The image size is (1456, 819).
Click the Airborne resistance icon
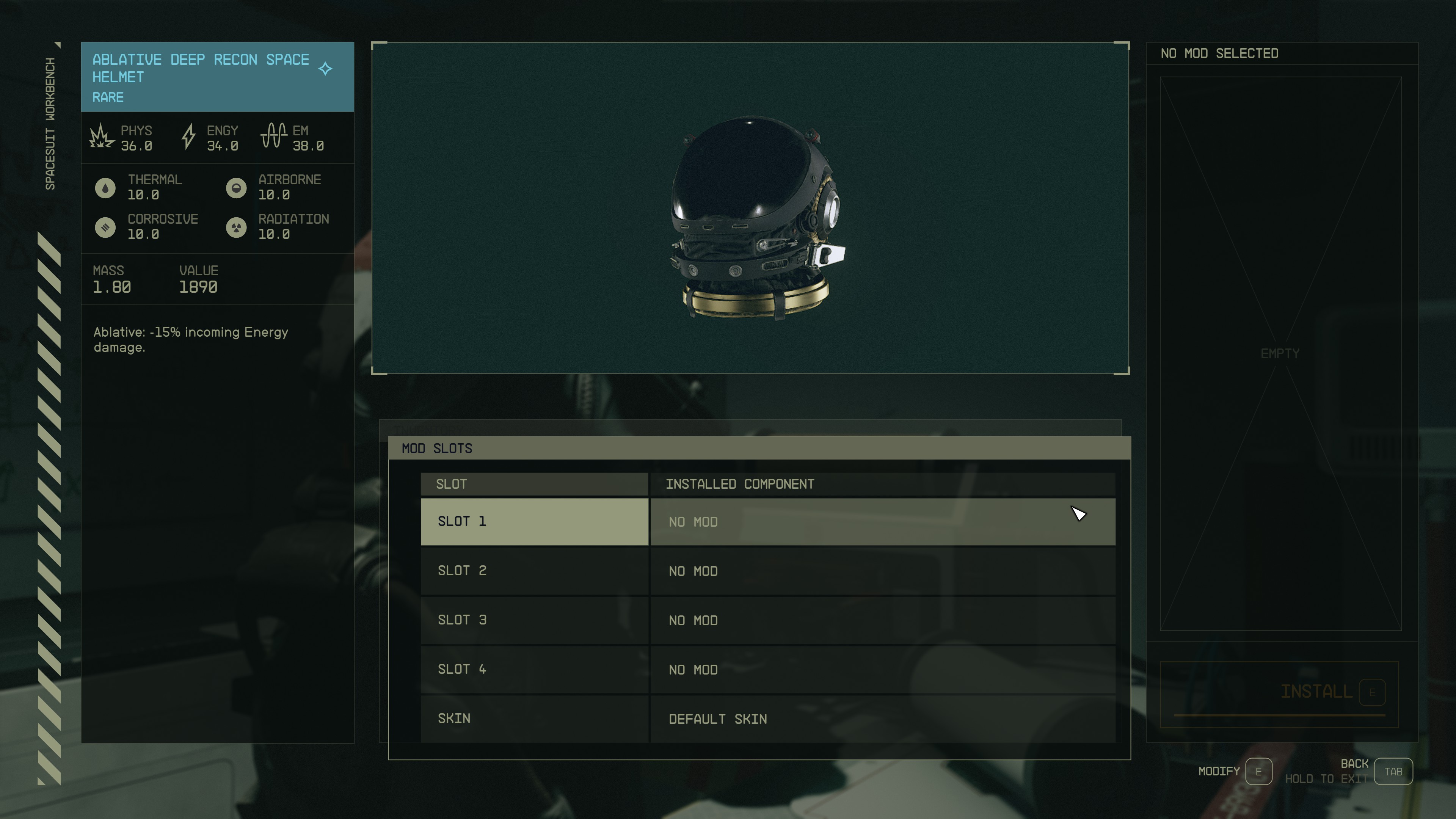(x=236, y=188)
